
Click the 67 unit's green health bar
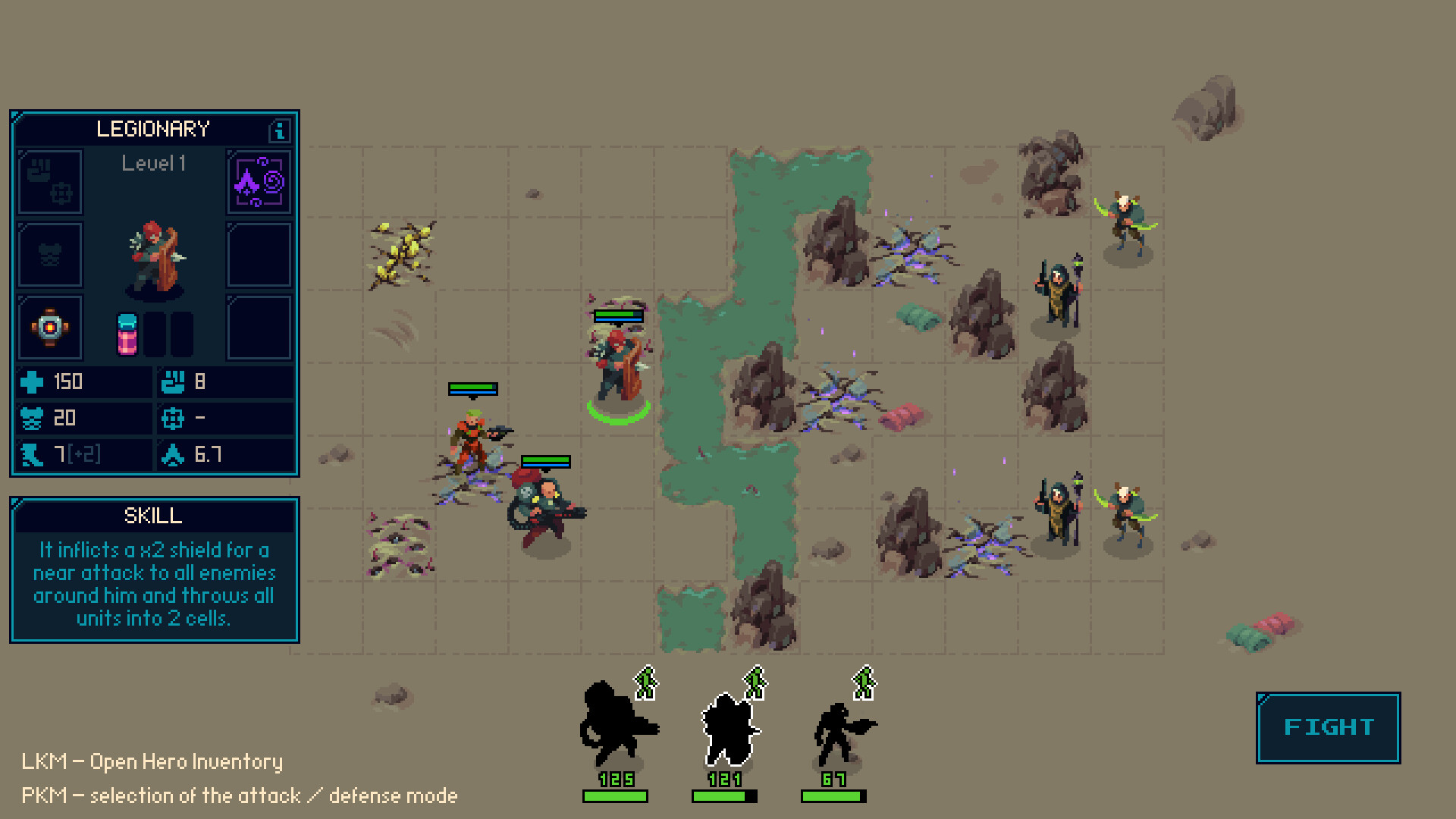833,795
